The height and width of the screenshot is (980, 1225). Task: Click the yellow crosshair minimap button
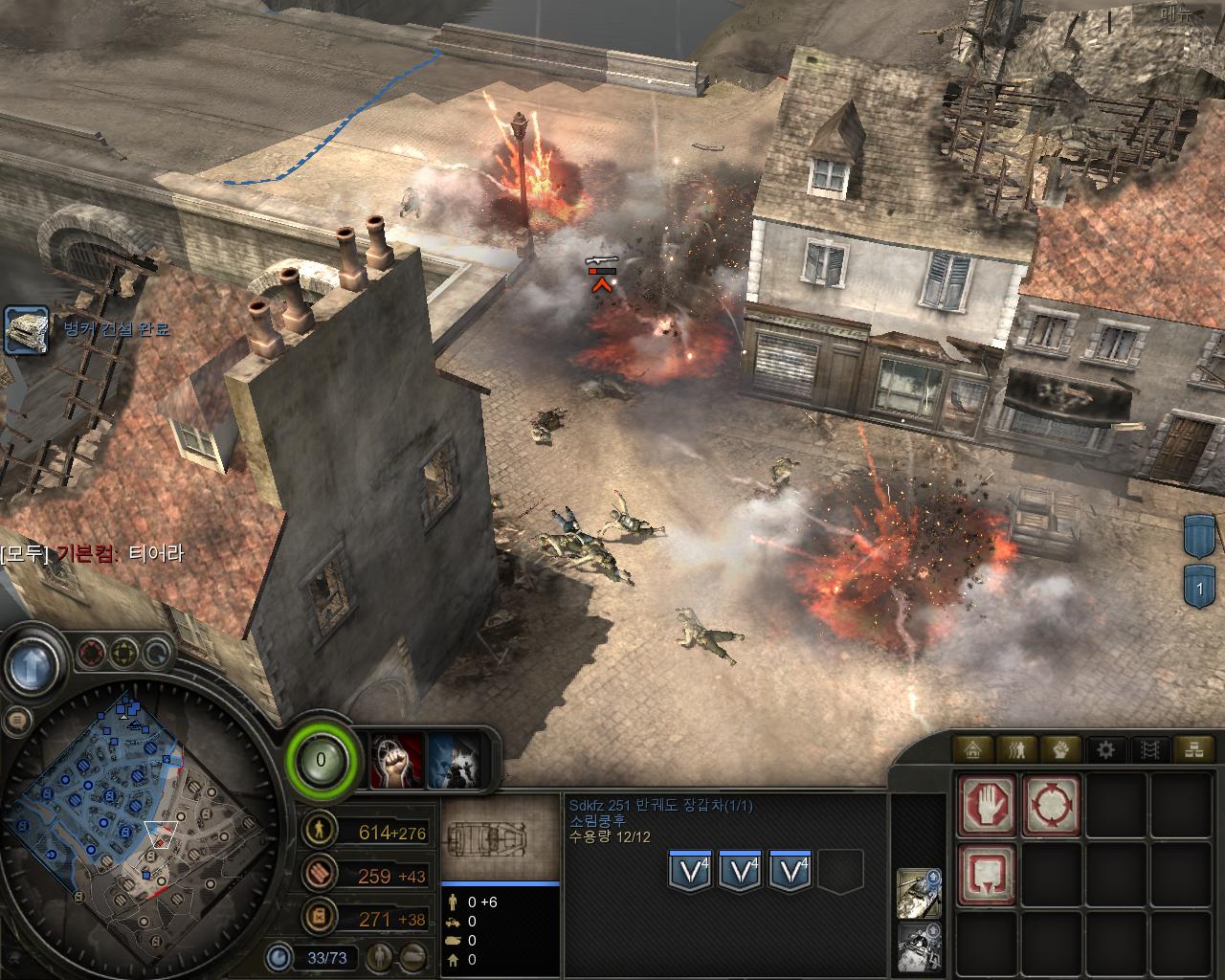click(124, 655)
